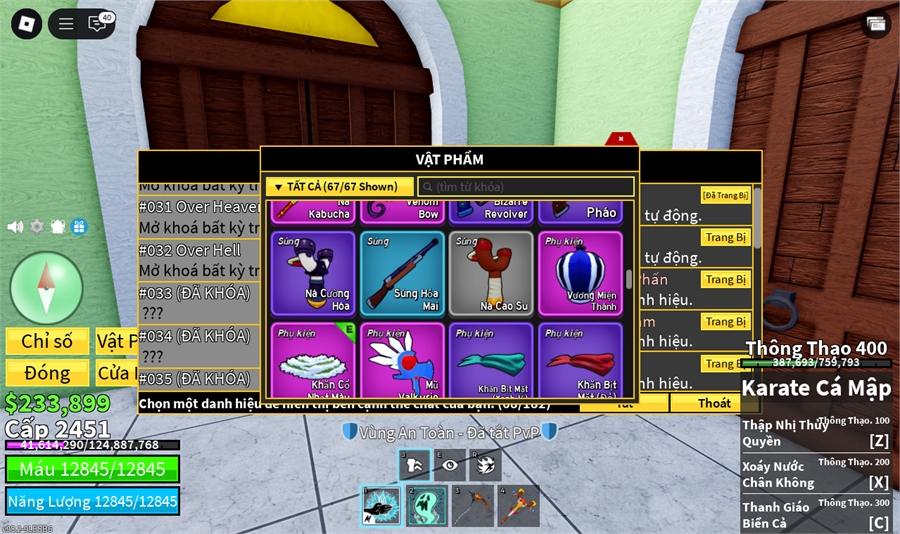Choose the Ná Cao Su slingshot item
This screenshot has width=900, height=534.
coord(490,273)
